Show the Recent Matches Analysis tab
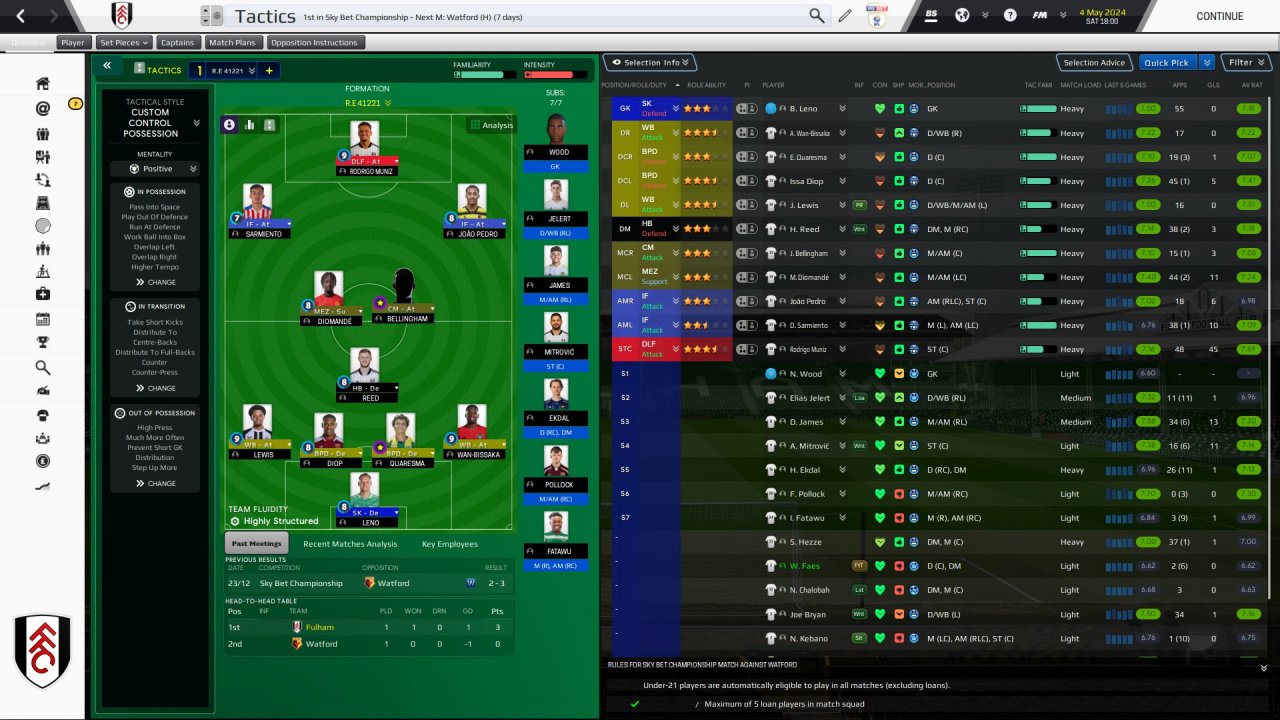Image resolution: width=1280 pixels, height=720 pixels. tap(350, 544)
